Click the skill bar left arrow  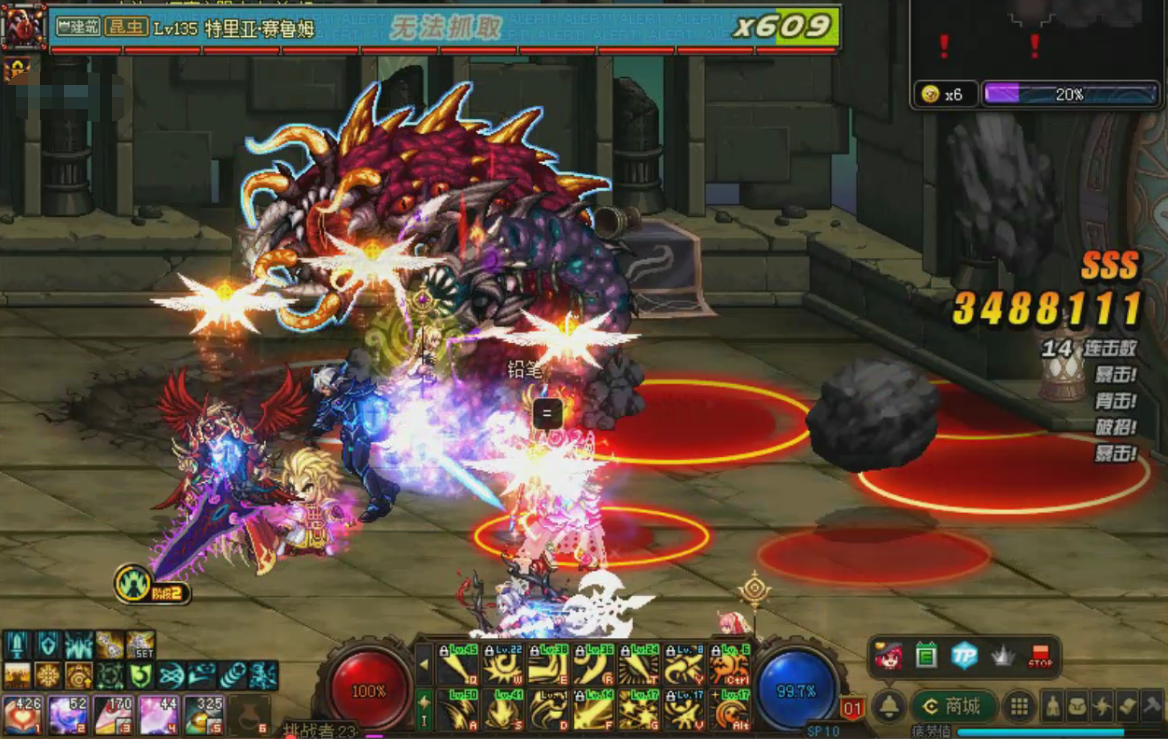[x=424, y=664]
